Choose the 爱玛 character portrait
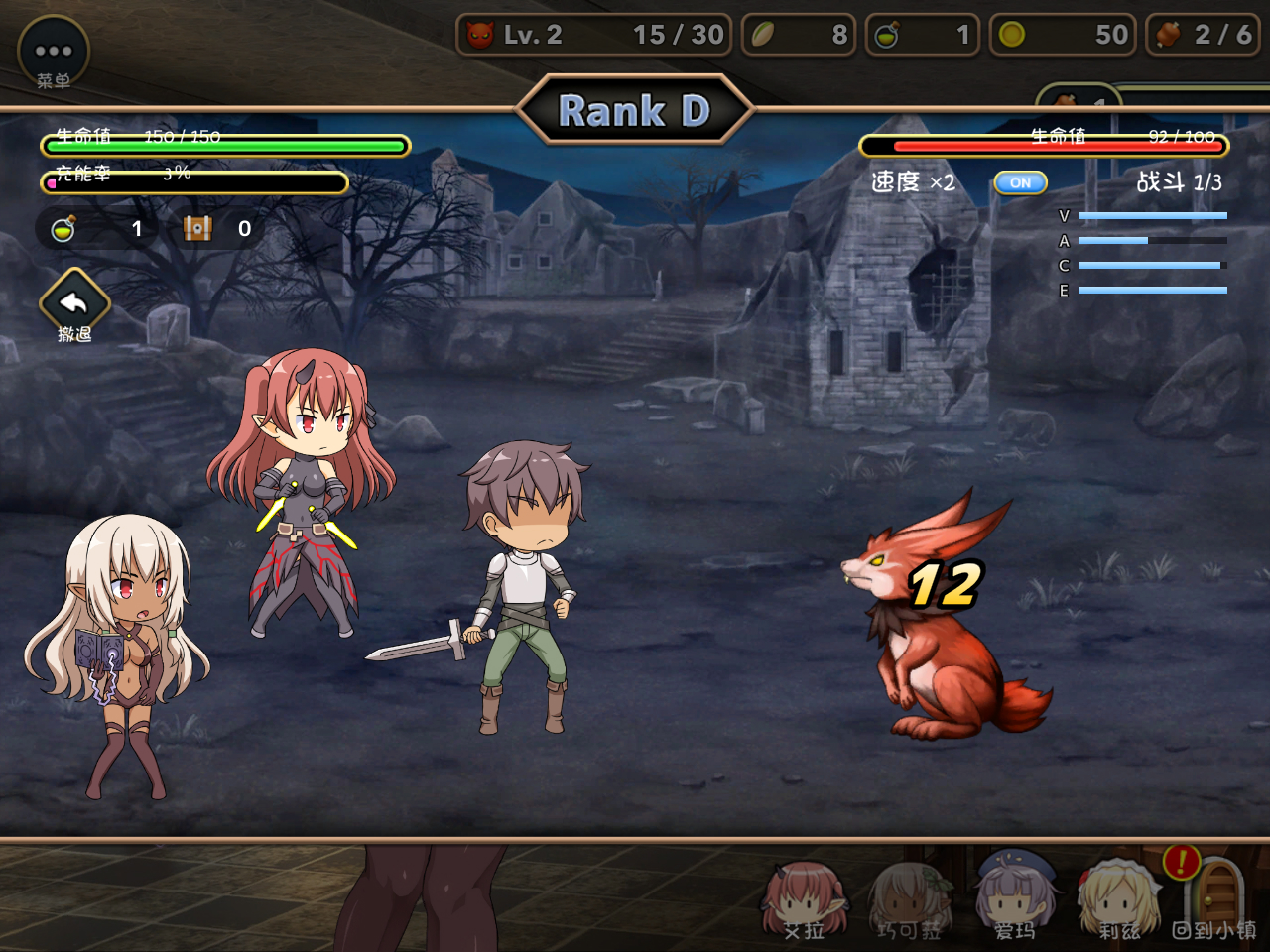 click(x=1014, y=898)
